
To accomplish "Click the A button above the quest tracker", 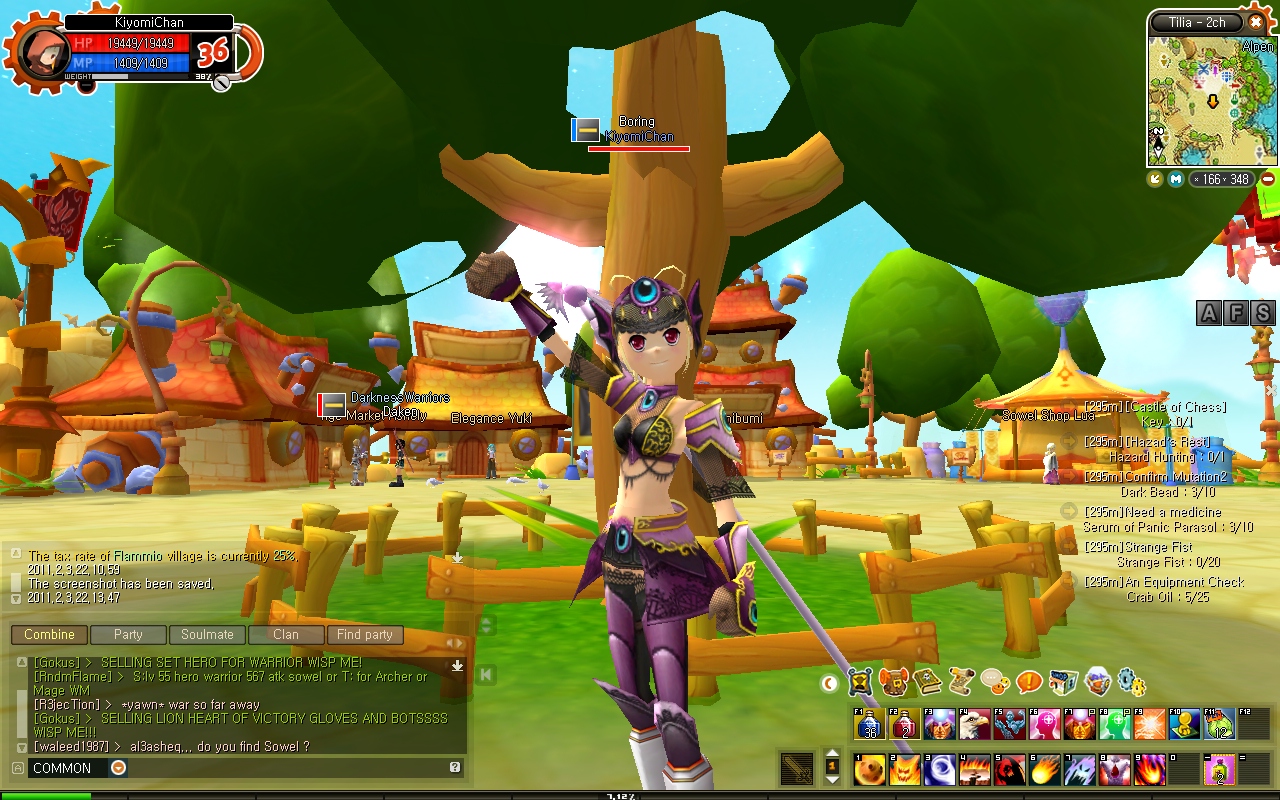I will (1210, 313).
